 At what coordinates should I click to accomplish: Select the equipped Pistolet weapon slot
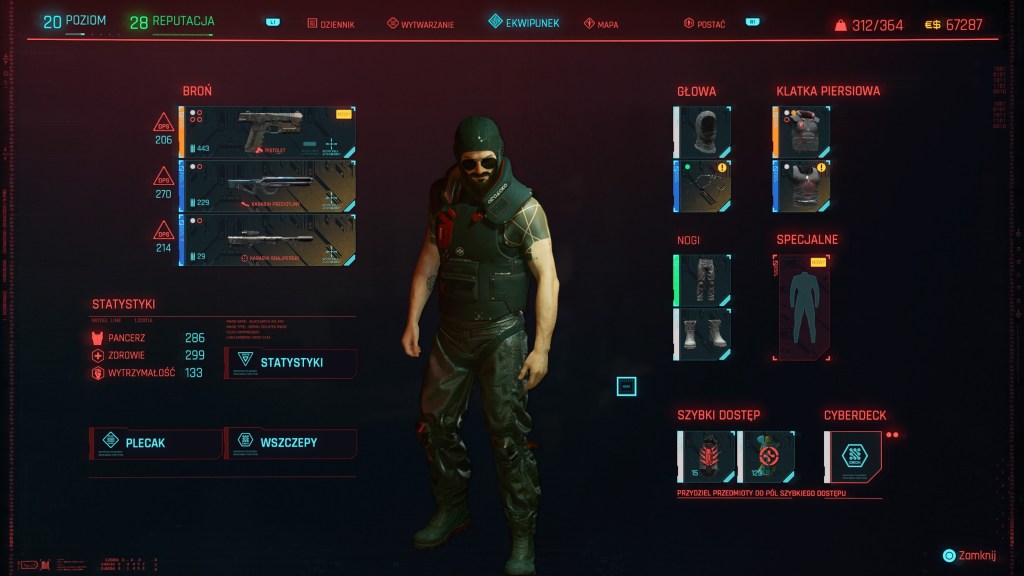(x=268, y=133)
